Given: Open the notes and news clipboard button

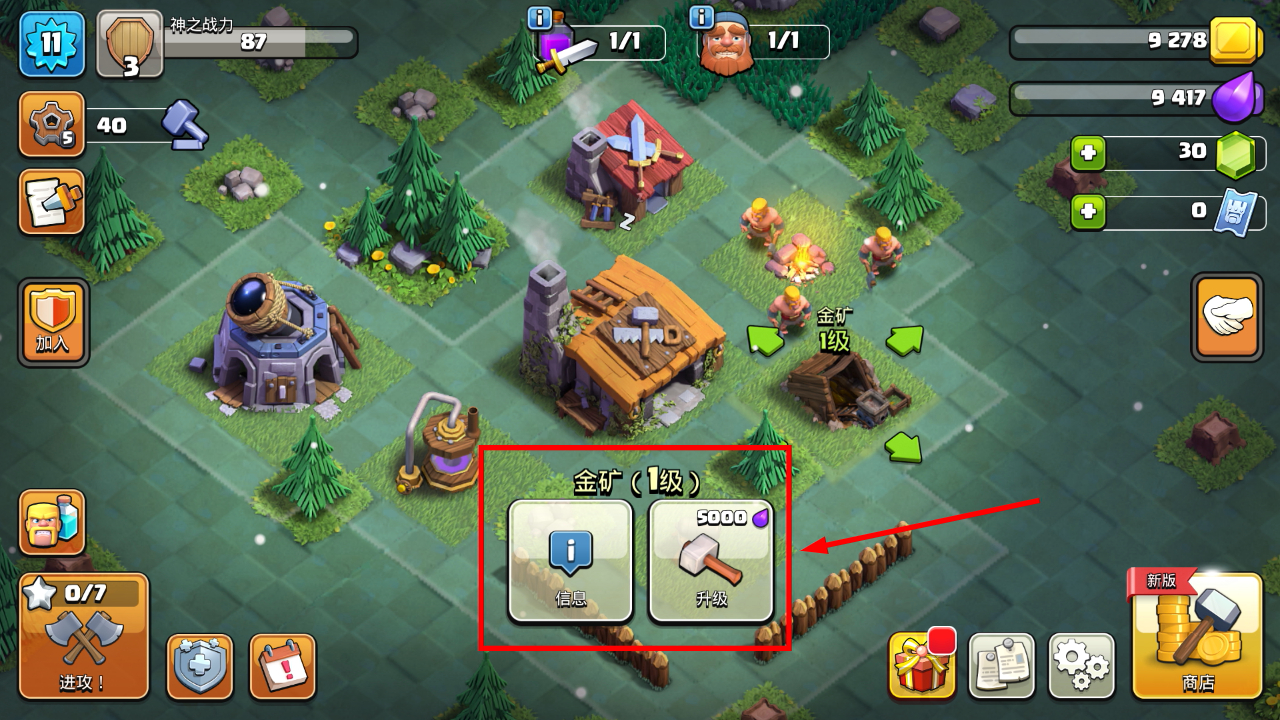Looking at the screenshot, I should pyautogui.click(x=1001, y=665).
